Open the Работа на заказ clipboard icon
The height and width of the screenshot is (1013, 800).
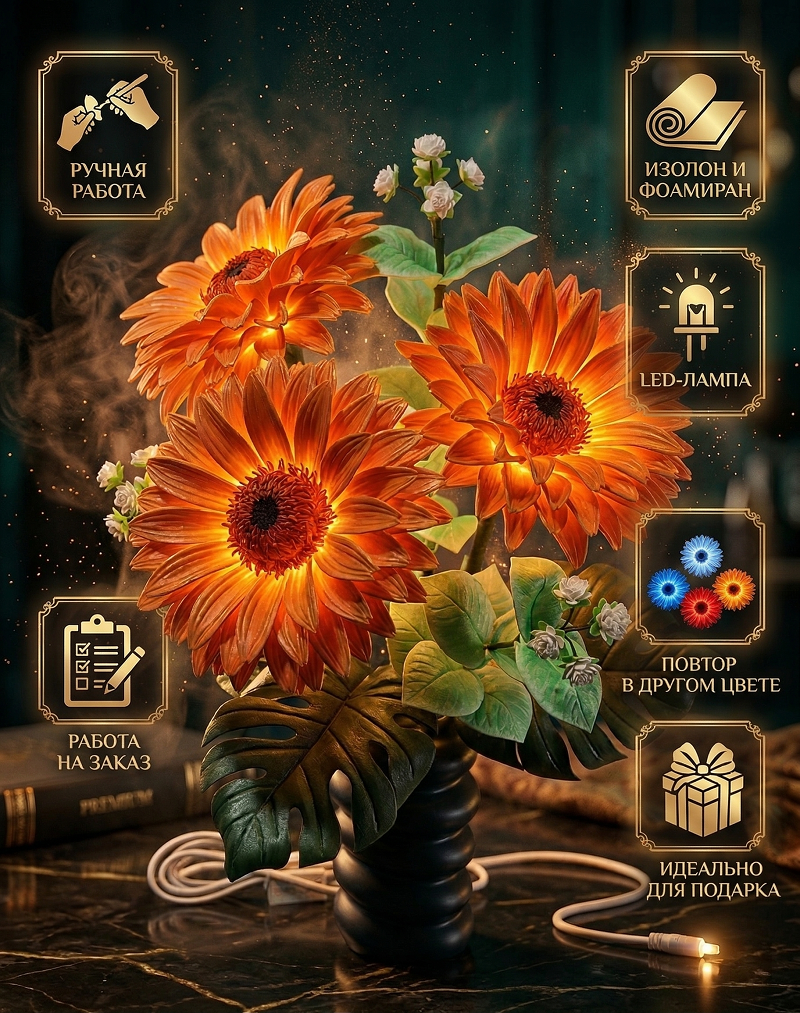102,661
